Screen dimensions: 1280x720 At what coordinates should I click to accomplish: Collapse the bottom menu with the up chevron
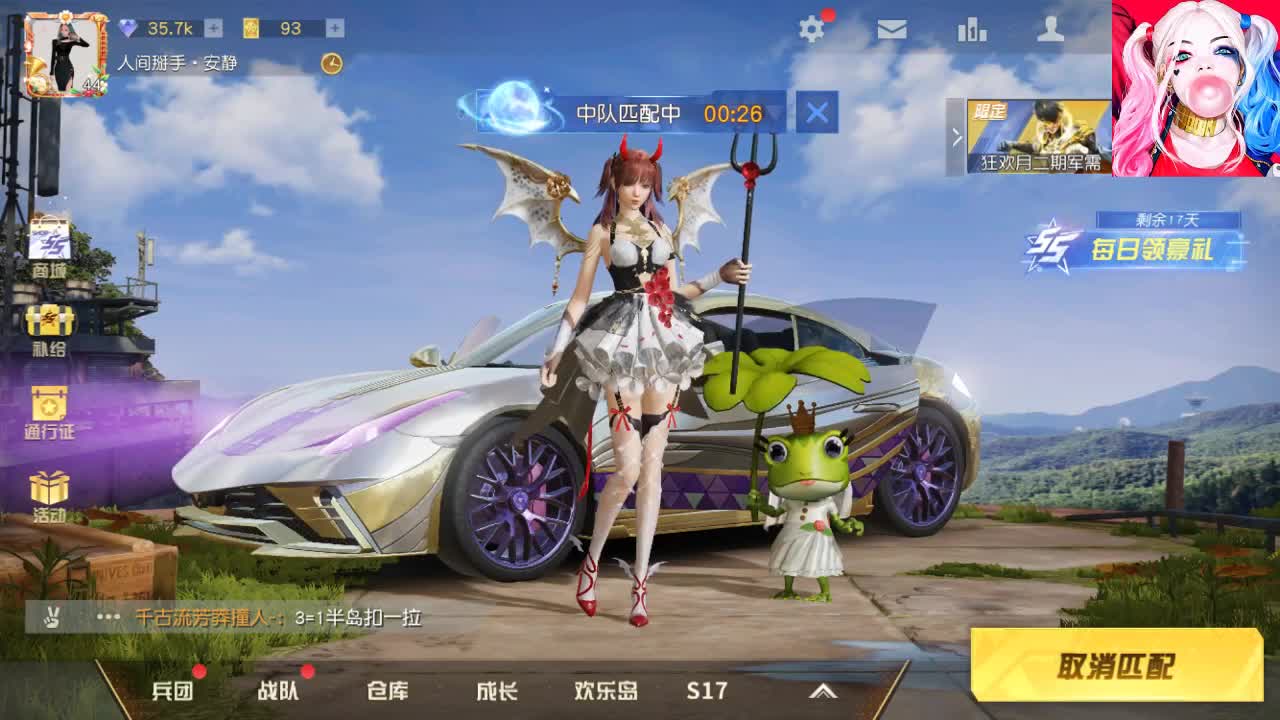pyautogui.click(x=822, y=690)
